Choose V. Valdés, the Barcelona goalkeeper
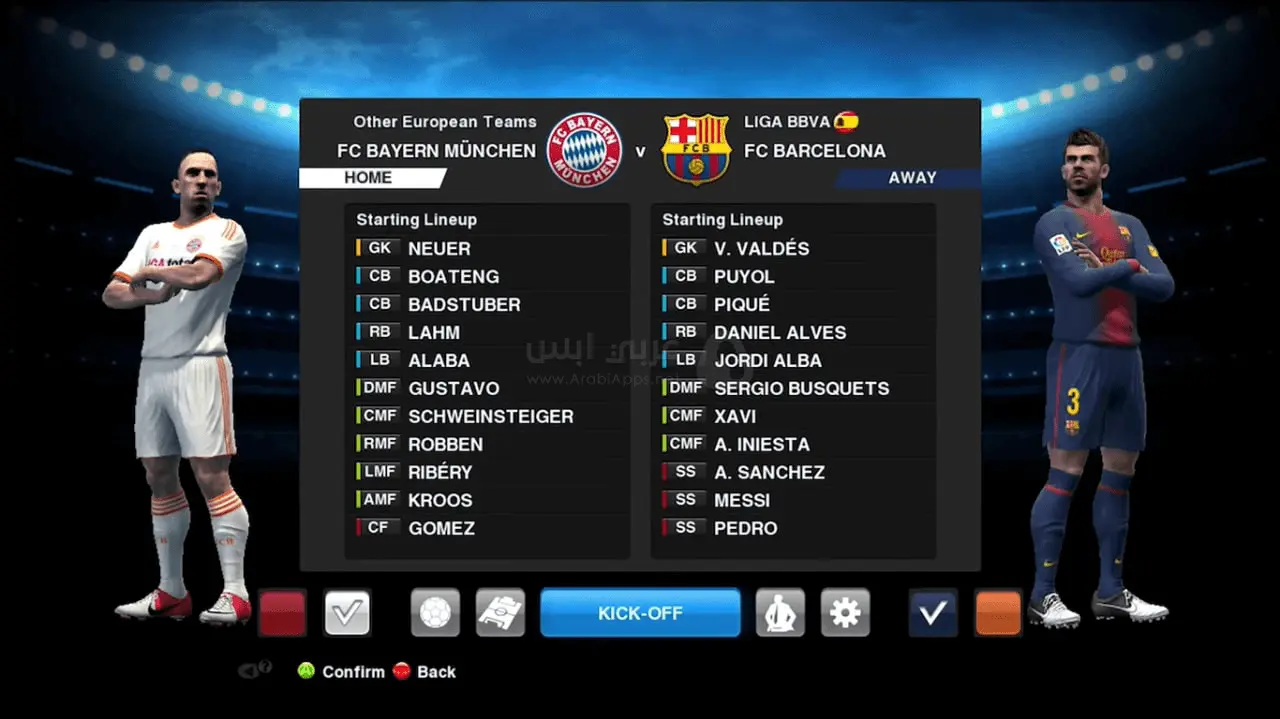Image resolution: width=1280 pixels, height=719 pixels. point(761,248)
